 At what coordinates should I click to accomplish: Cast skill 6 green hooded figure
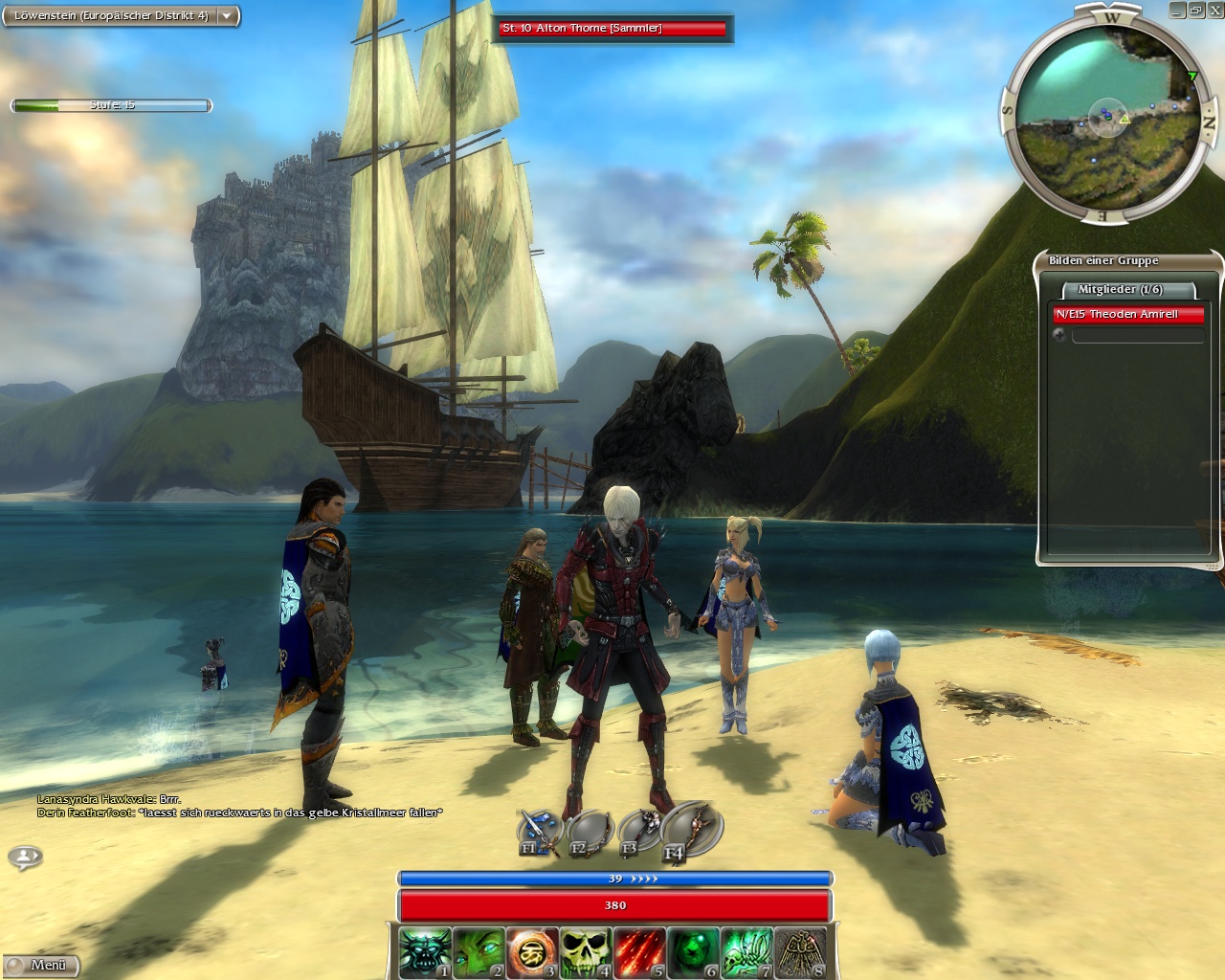(x=692, y=952)
